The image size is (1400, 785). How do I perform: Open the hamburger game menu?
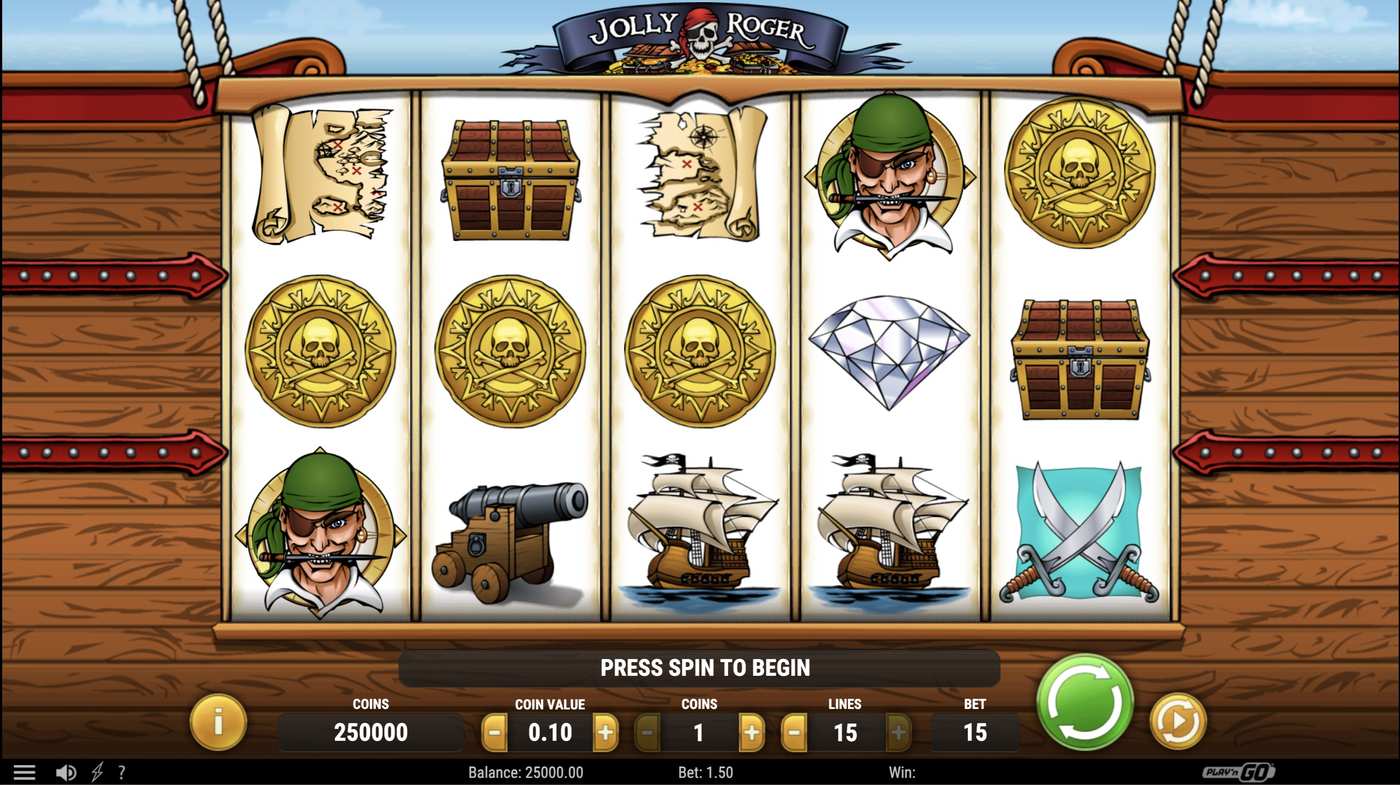tap(24, 771)
